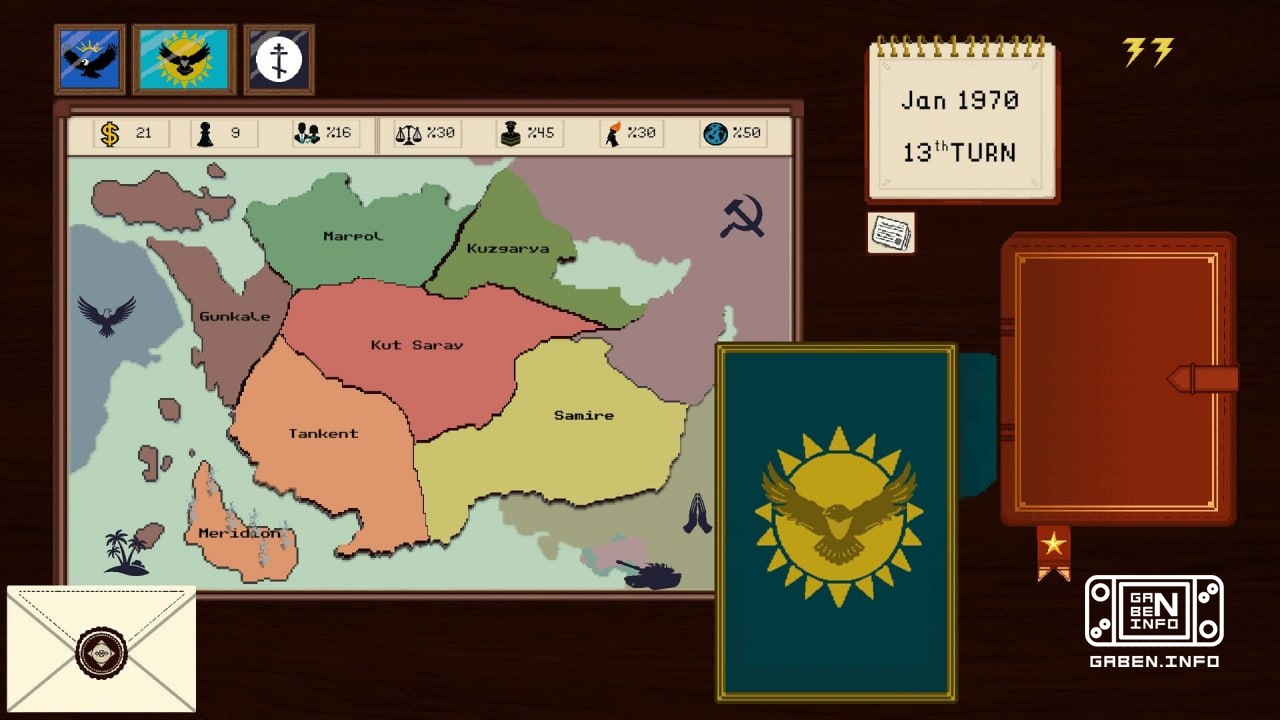Open the globe diplomacy stat at %50
Image resolution: width=1280 pixels, height=720 pixels.
pos(718,132)
